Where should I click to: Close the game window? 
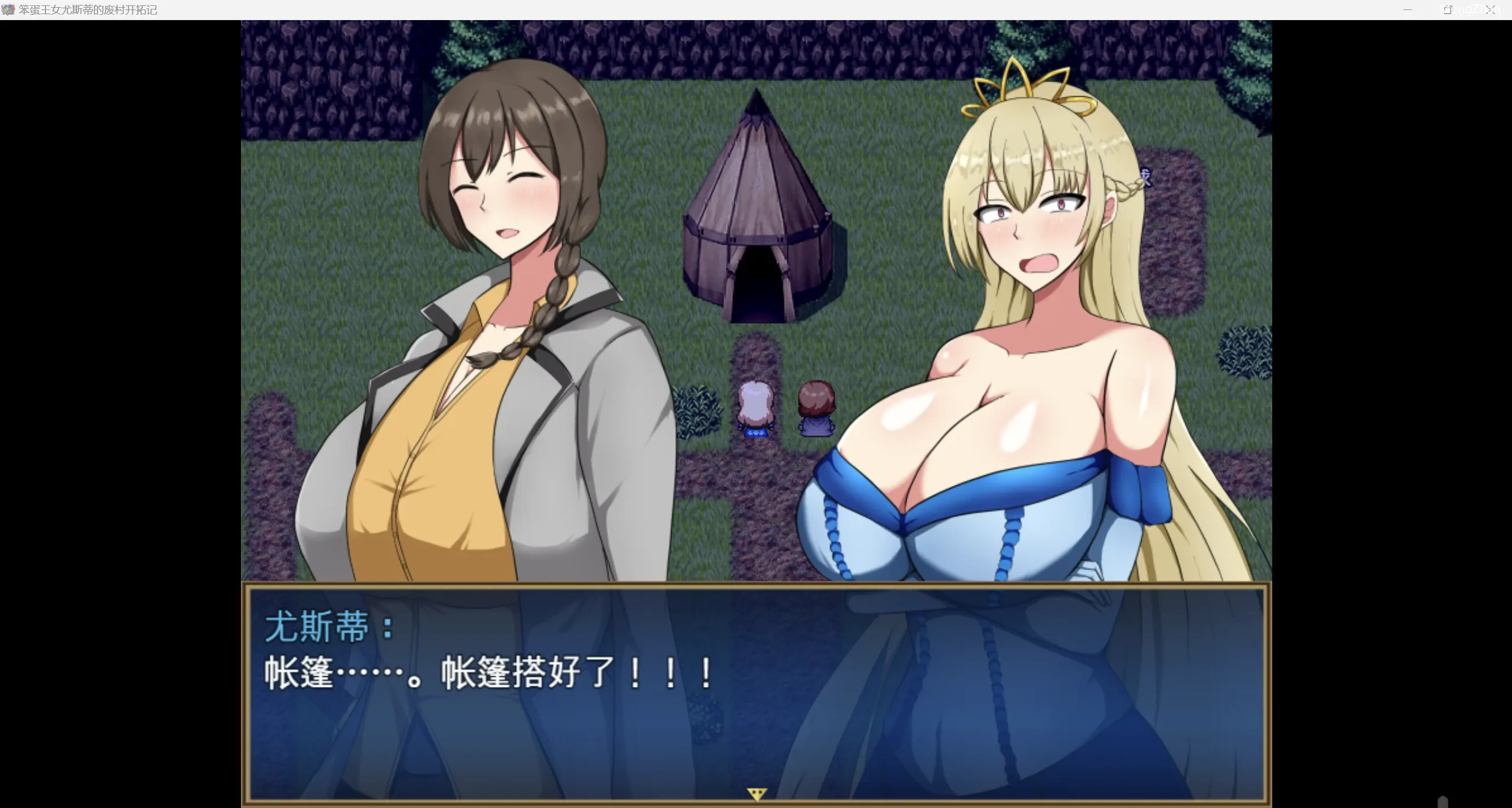(x=1491, y=9)
